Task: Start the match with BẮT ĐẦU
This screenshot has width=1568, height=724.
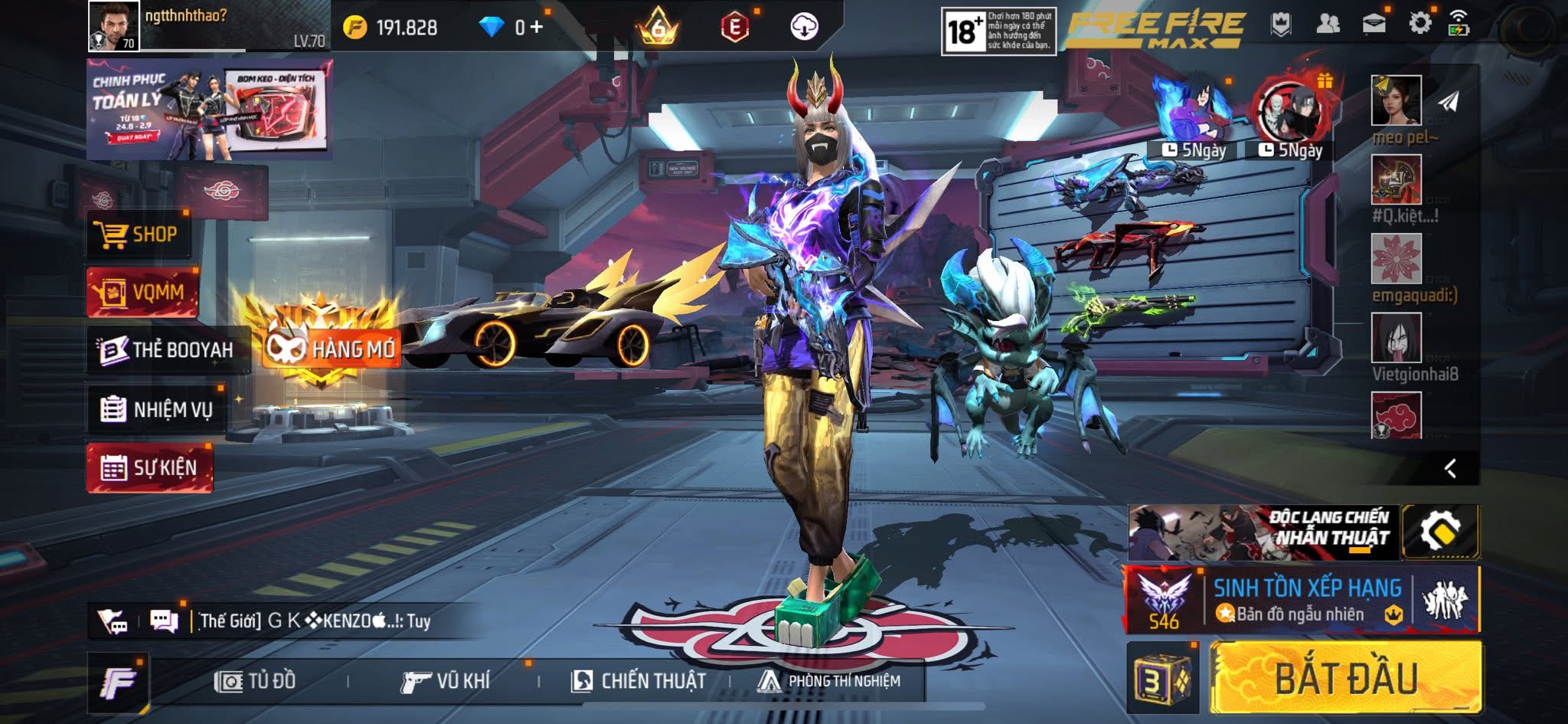Action: [x=1345, y=678]
